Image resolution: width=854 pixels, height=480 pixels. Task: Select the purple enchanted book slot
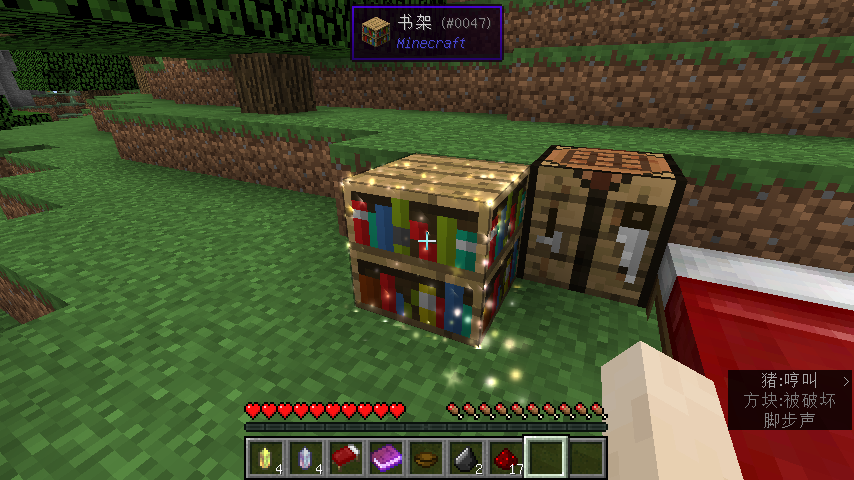[x=386, y=457]
